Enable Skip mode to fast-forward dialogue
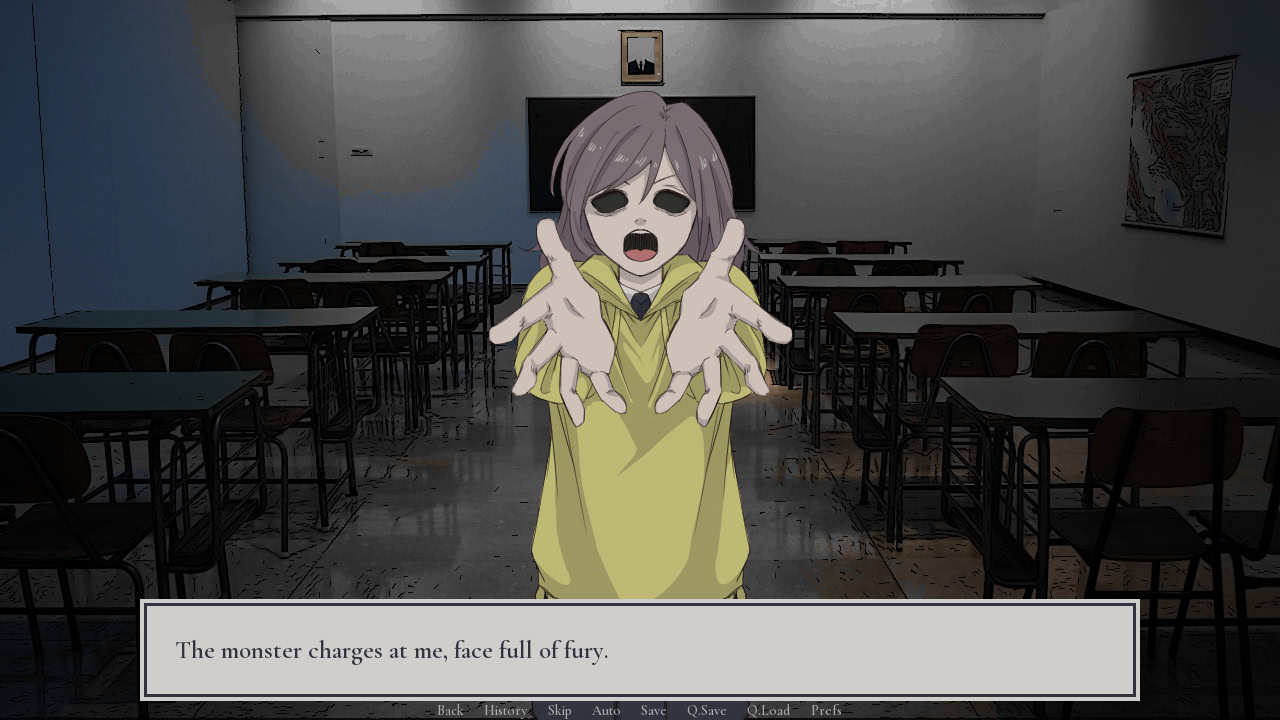The height and width of the screenshot is (720, 1280). point(559,710)
